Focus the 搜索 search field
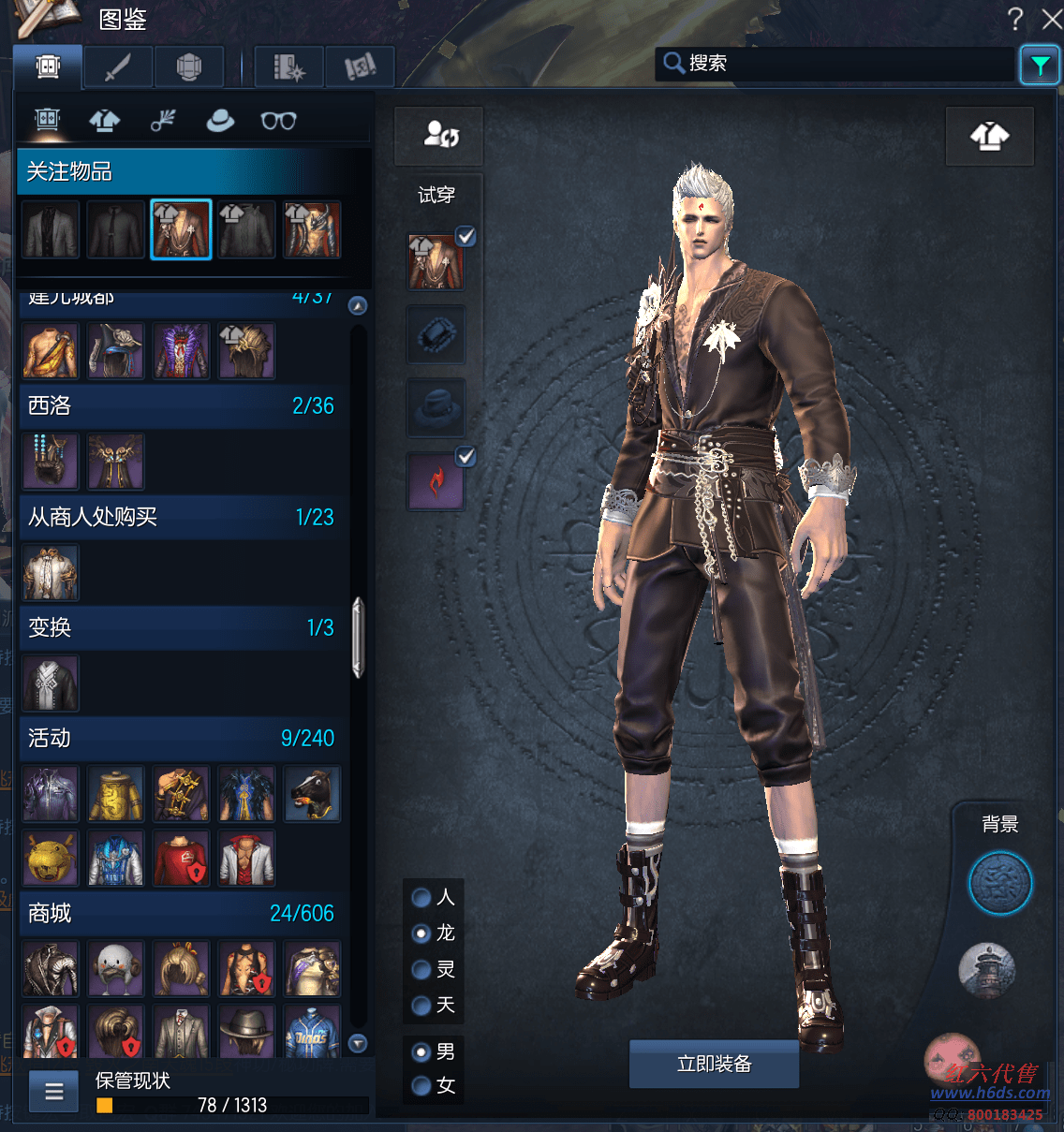 (x=843, y=64)
